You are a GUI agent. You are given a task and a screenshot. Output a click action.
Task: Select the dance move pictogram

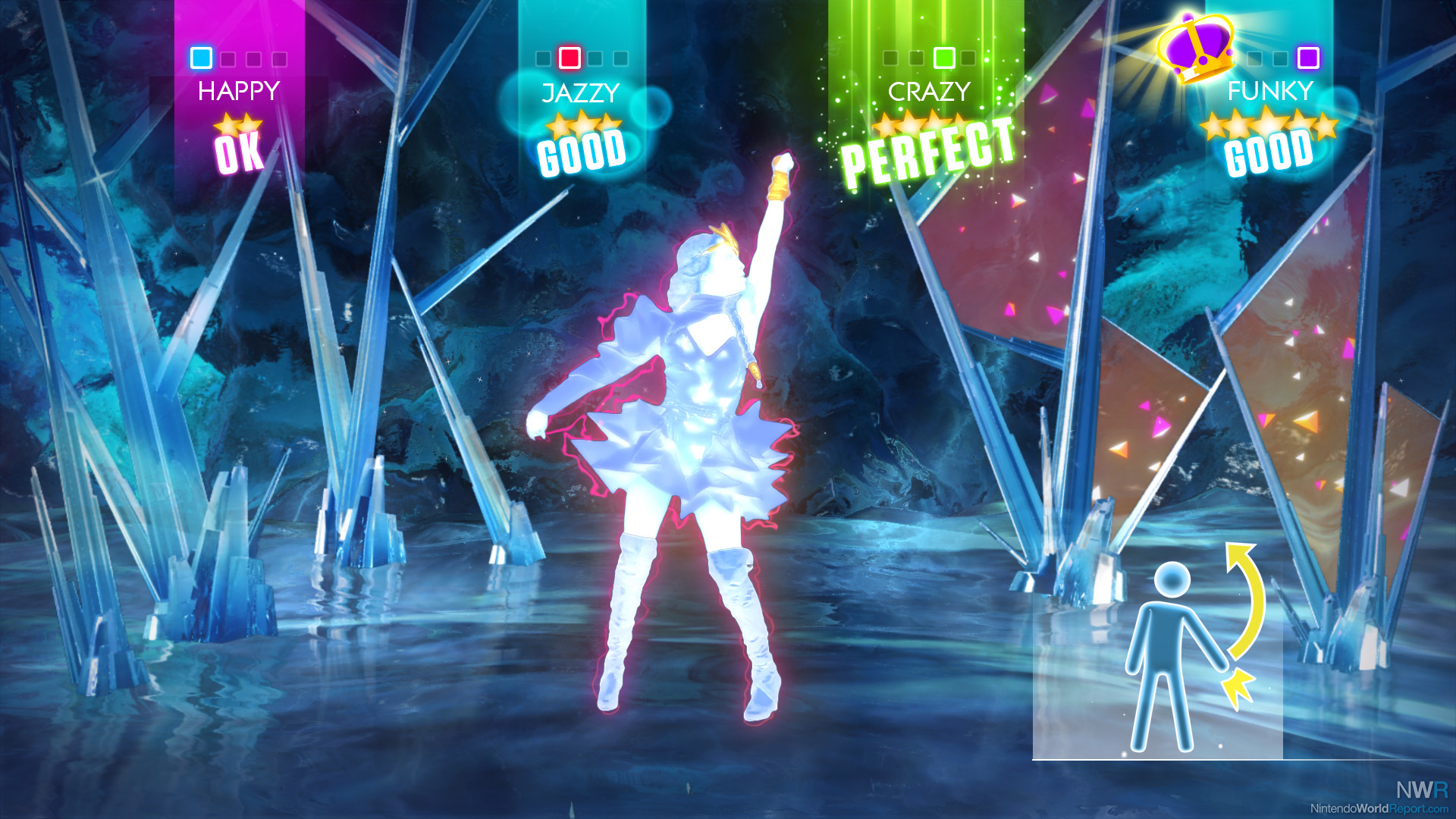pyautogui.click(x=1187, y=652)
